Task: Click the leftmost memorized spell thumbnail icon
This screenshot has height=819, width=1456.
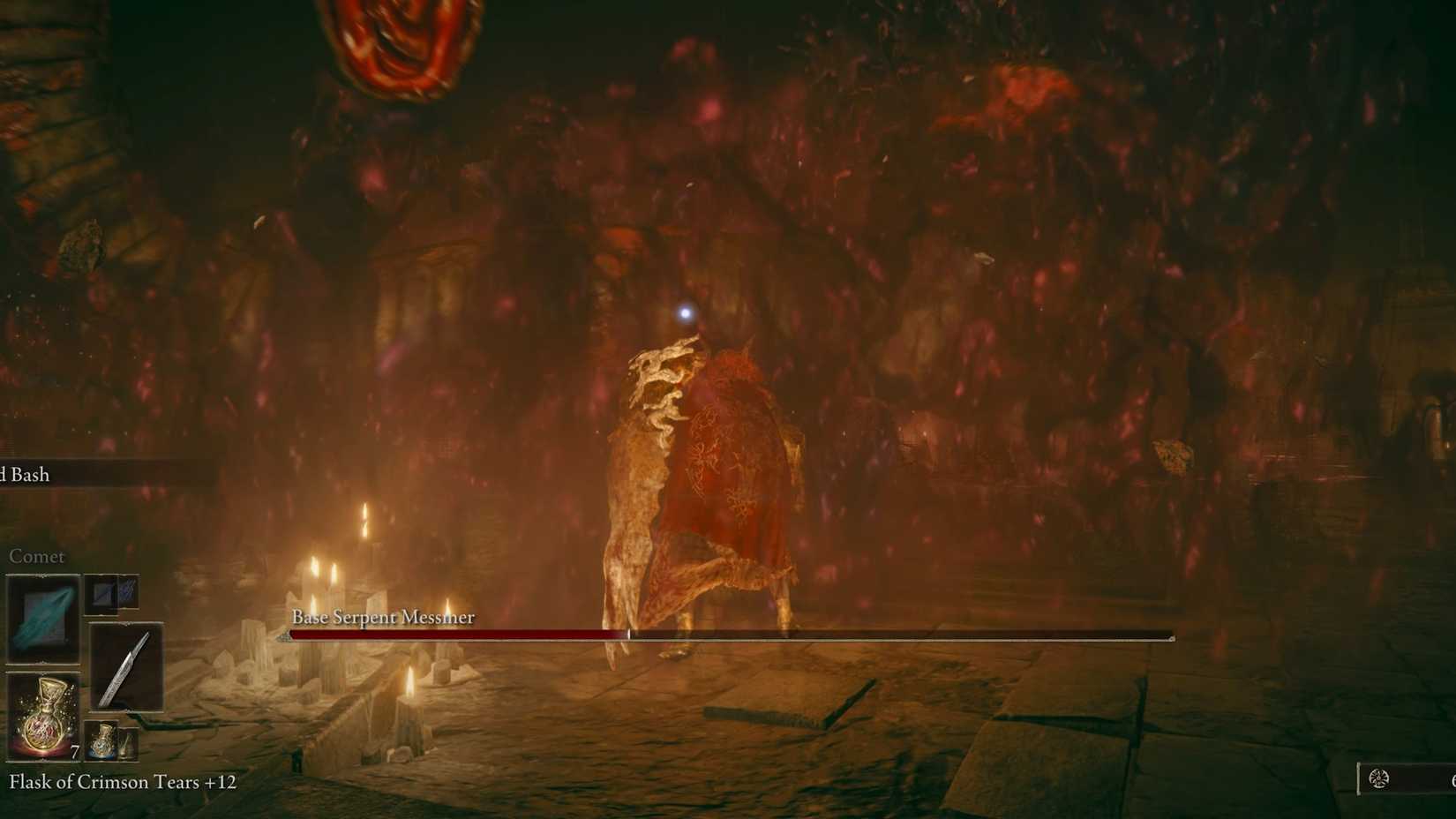Action: click(x=101, y=591)
